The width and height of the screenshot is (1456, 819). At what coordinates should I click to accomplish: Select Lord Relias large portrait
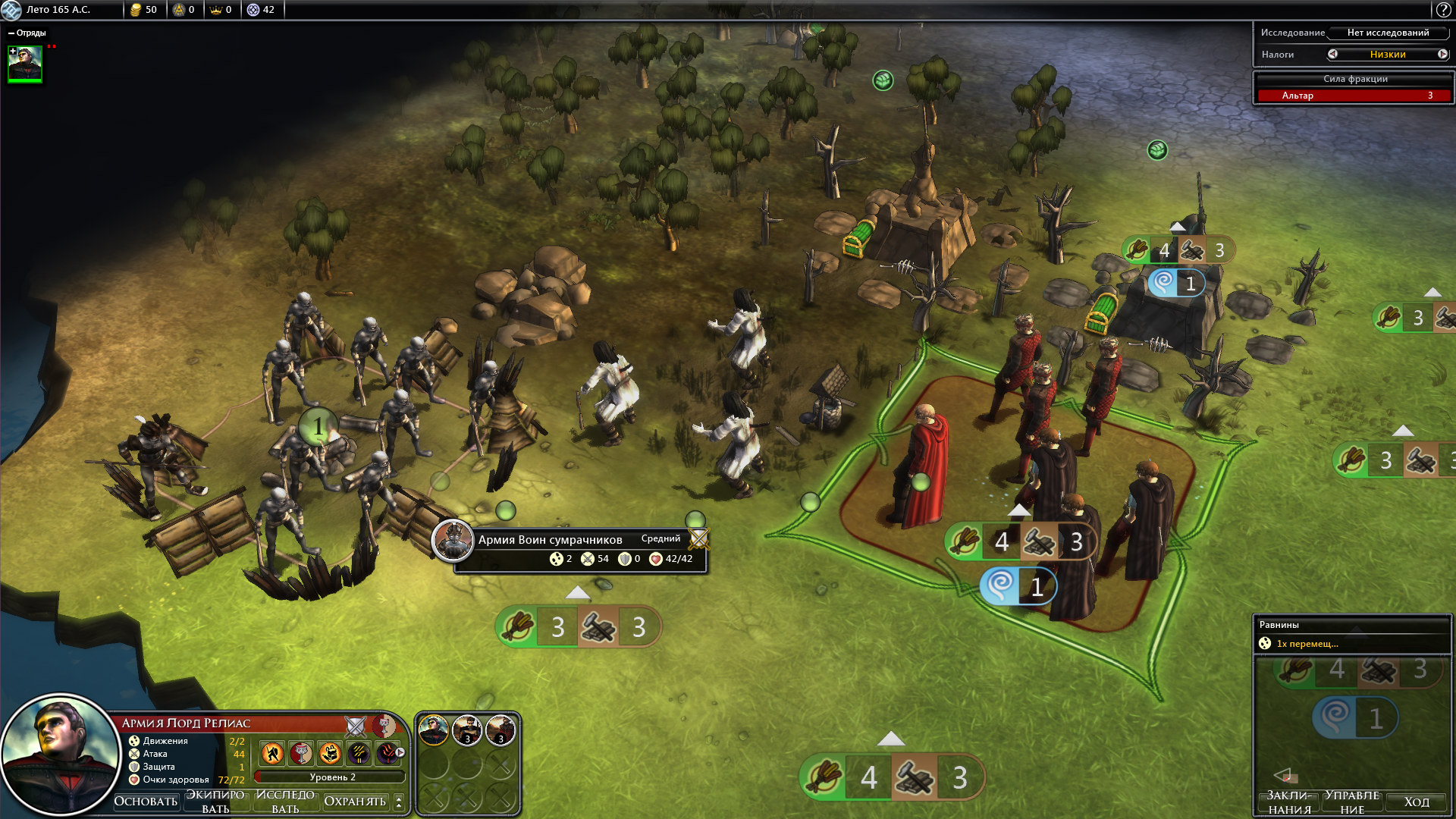click(59, 754)
